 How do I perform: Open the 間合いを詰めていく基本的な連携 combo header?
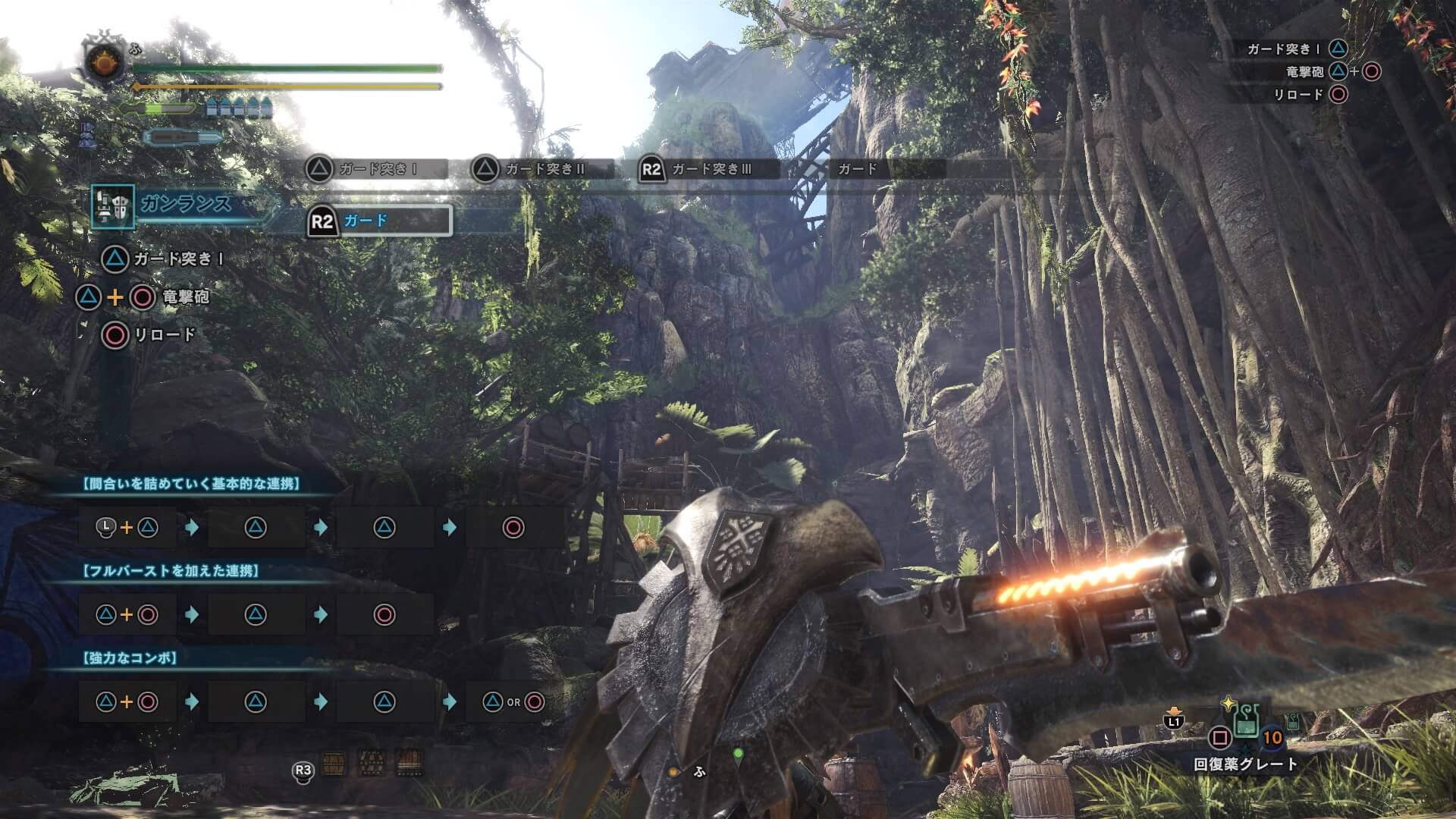pyautogui.click(x=192, y=484)
